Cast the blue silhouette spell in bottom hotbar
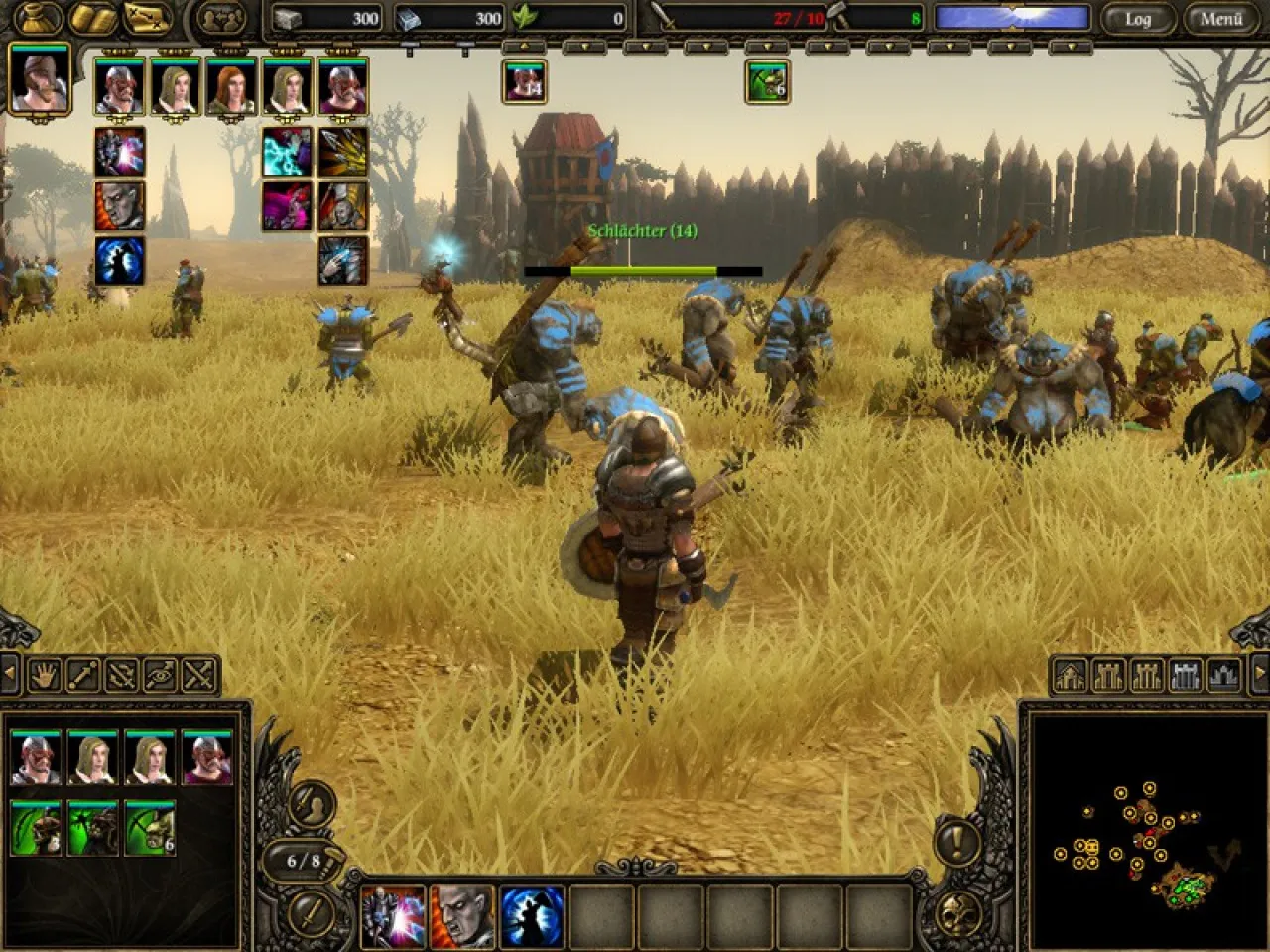1270x952 pixels. [533, 915]
